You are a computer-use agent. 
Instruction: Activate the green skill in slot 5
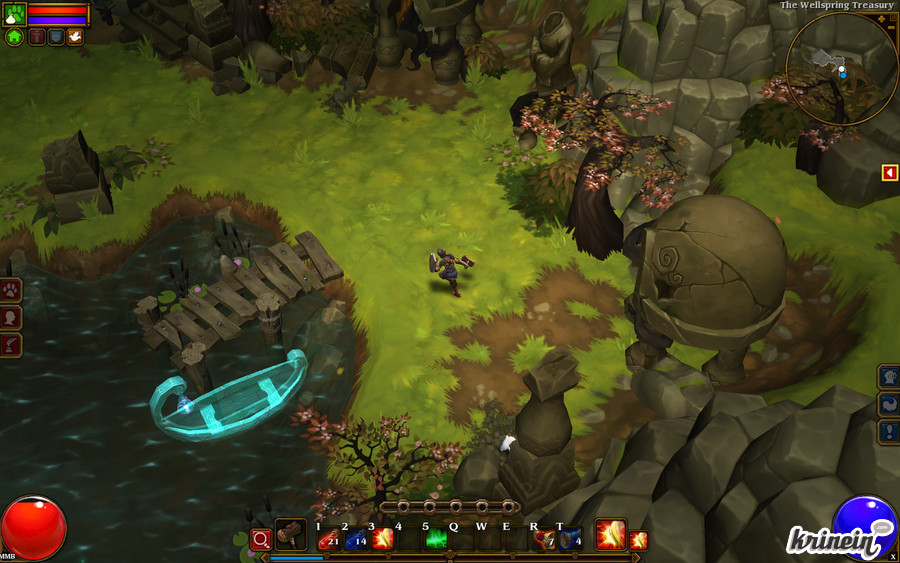436,539
